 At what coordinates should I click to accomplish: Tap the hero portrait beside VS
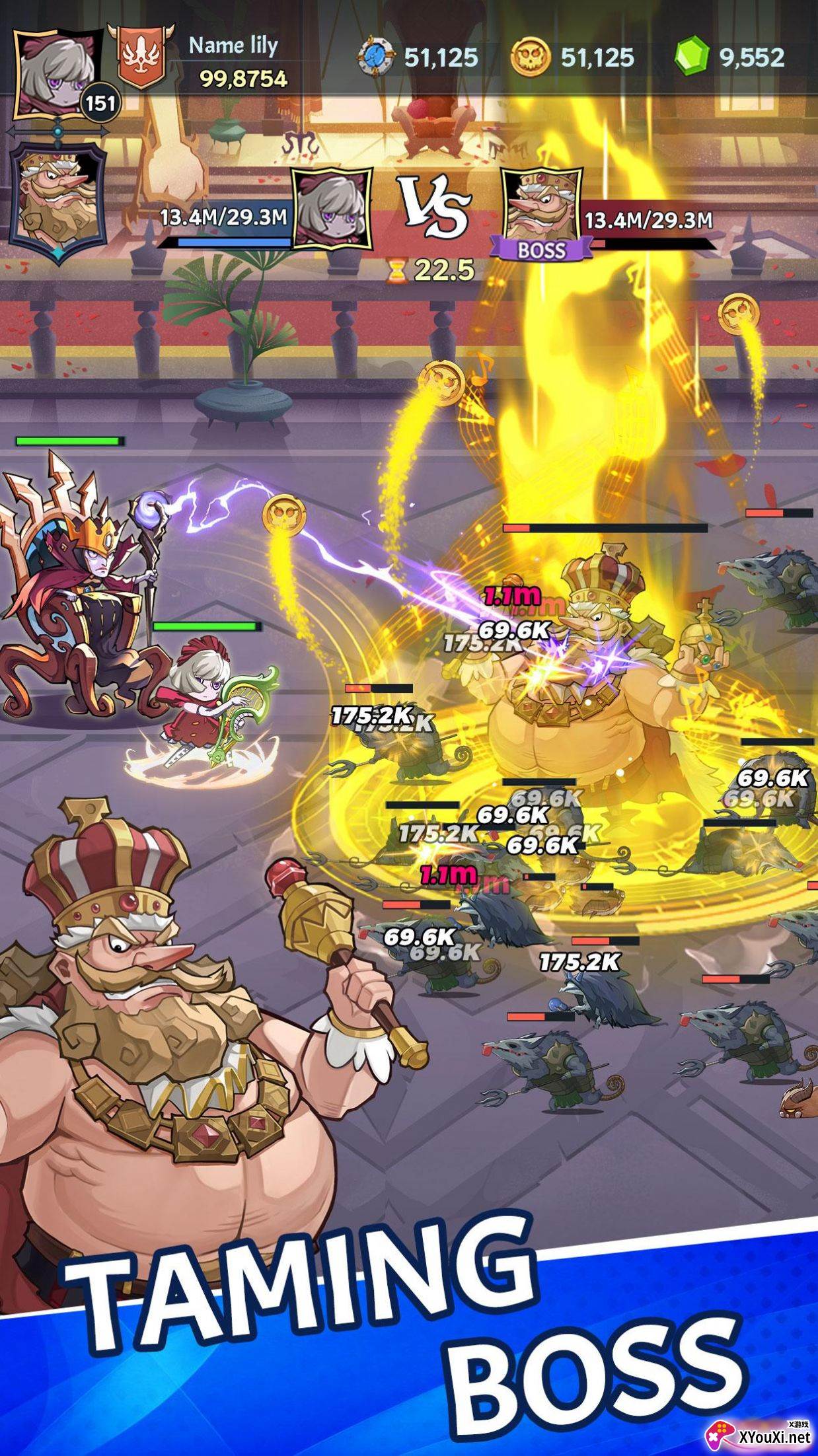[332, 209]
